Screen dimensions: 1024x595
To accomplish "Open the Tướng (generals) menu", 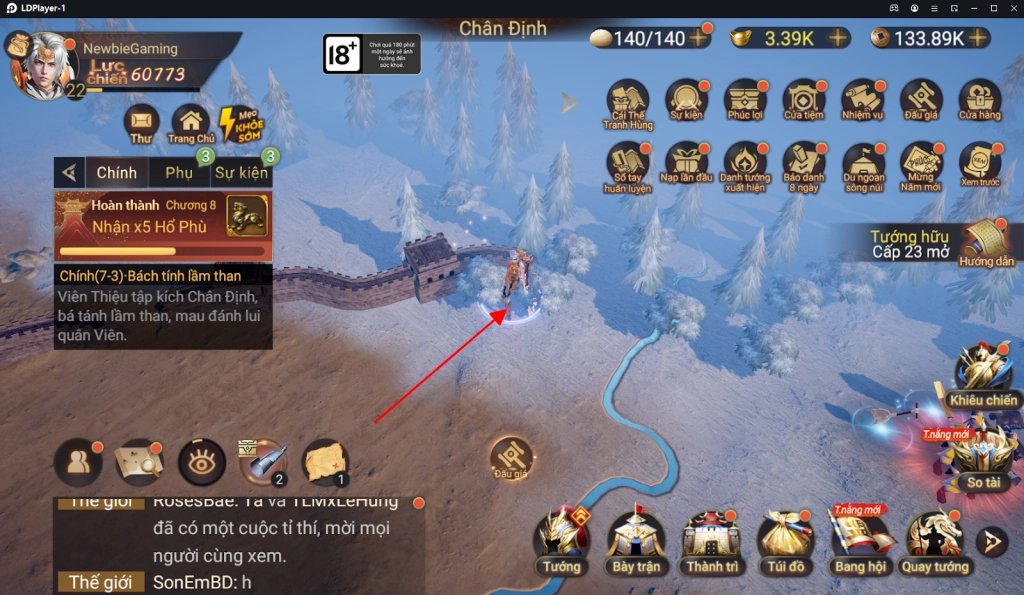I will click(562, 540).
